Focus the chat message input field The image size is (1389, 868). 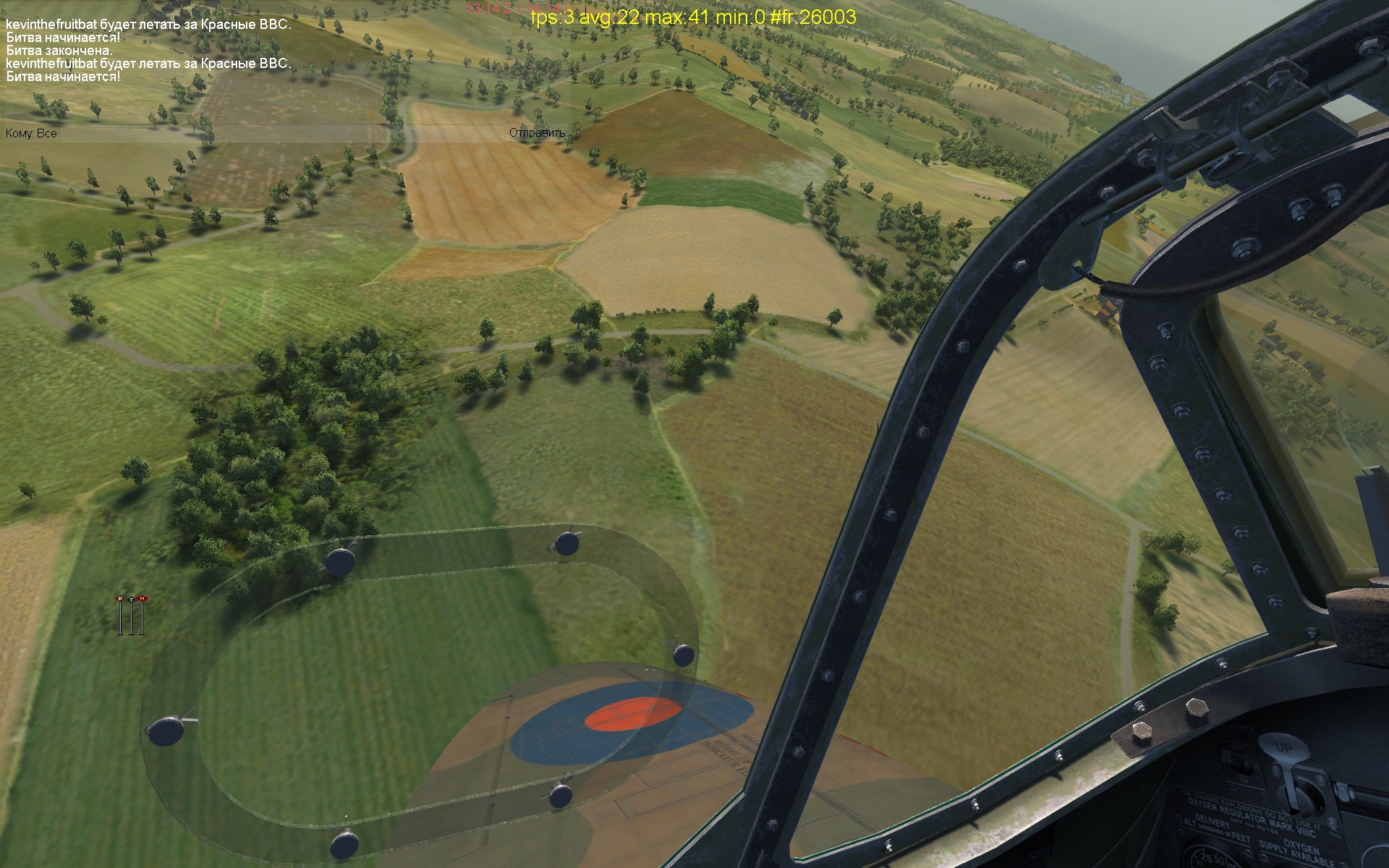click(282, 133)
